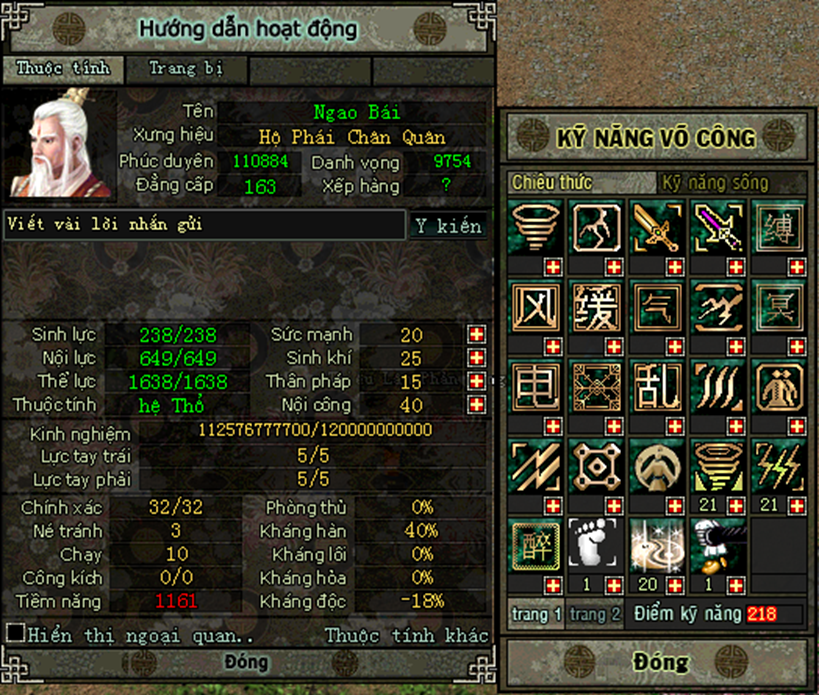
Task: Type in the Viết vài lời nhắn gửi field
Action: pyautogui.click(x=203, y=225)
